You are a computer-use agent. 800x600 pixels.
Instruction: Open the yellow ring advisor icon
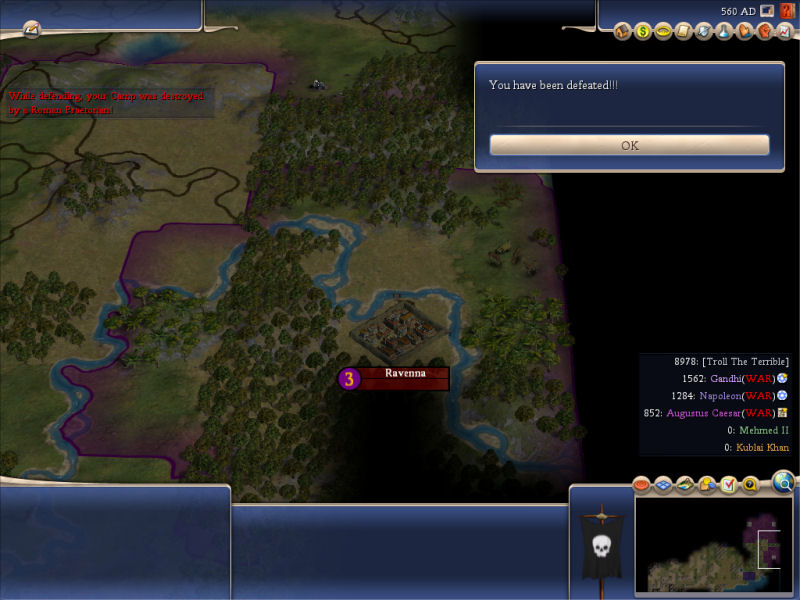coord(662,31)
